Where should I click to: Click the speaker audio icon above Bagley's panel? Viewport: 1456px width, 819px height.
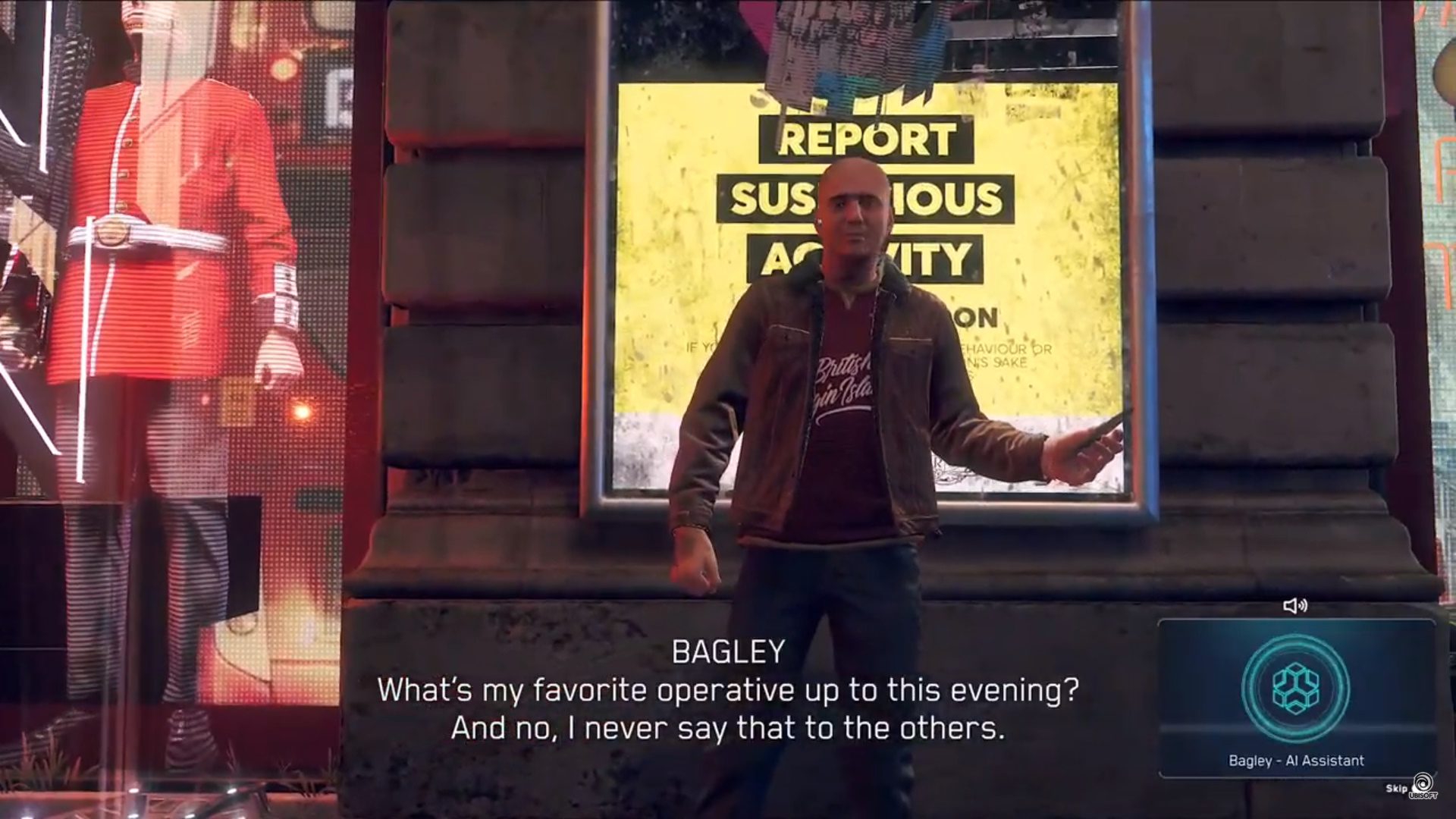point(1294,605)
